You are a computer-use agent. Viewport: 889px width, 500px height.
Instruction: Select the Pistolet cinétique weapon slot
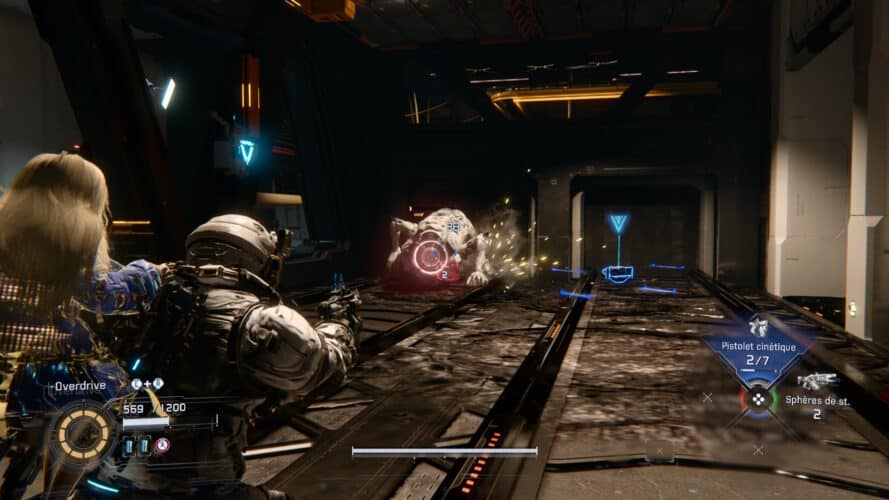tap(756, 343)
